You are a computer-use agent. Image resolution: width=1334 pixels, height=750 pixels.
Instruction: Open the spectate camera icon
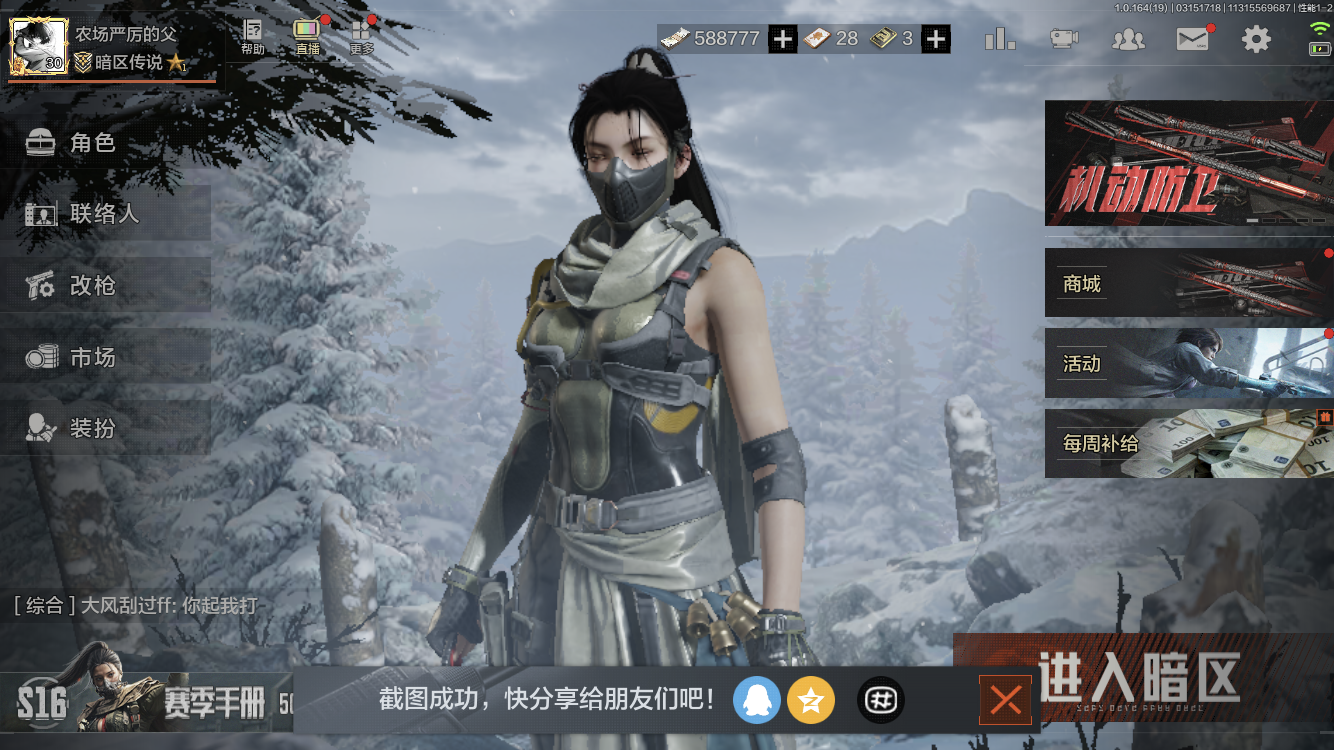[x=1063, y=37]
